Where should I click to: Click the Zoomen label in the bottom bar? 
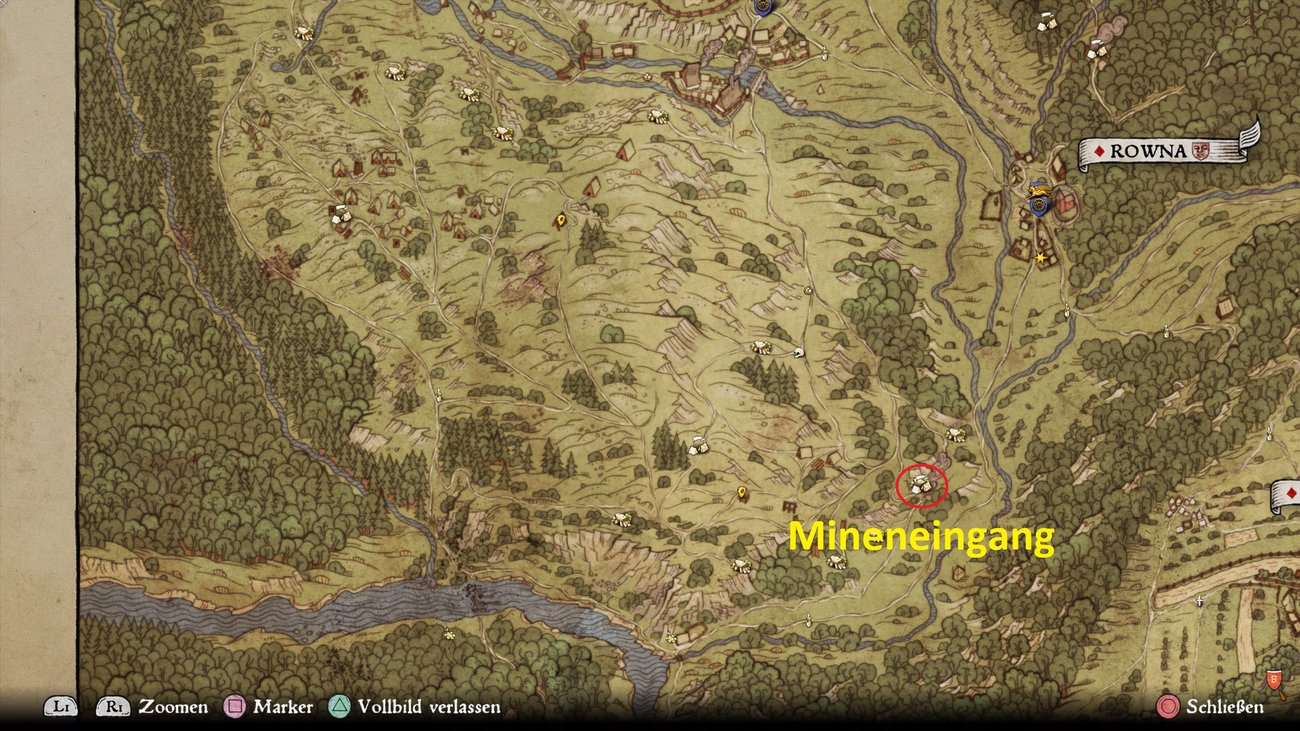pyautogui.click(x=172, y=707)
